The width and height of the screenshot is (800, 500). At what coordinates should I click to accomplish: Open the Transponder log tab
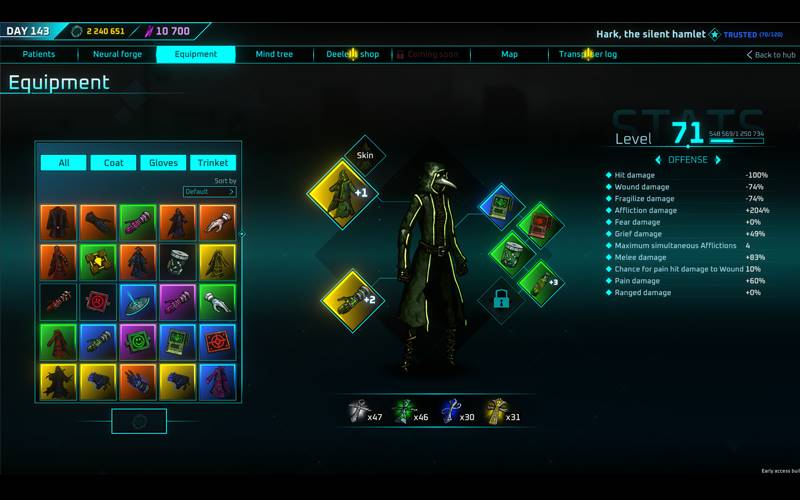588,54
